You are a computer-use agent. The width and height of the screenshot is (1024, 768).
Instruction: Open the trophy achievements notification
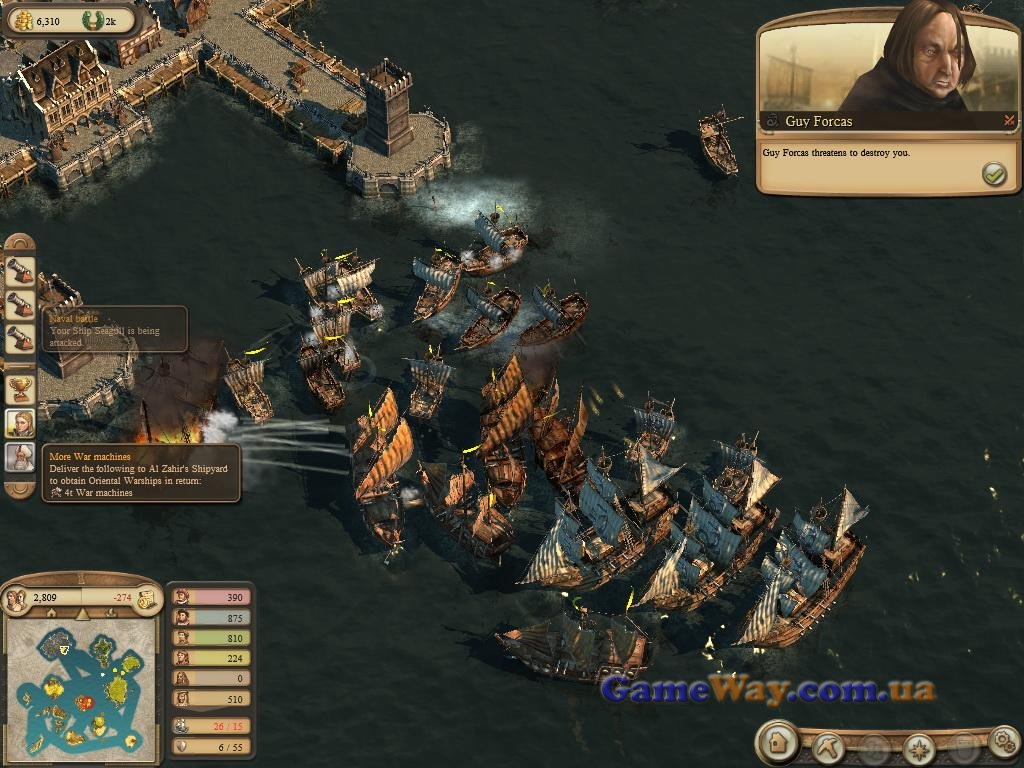point(20,387)
